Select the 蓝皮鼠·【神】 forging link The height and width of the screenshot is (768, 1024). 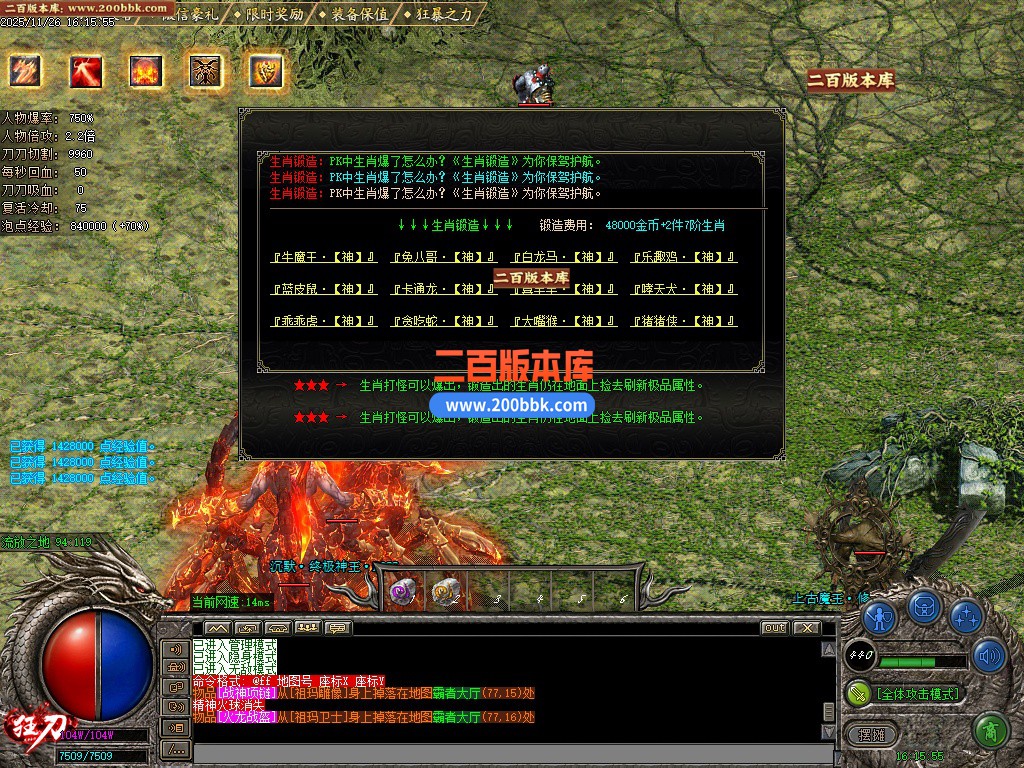tap(324, 289)
